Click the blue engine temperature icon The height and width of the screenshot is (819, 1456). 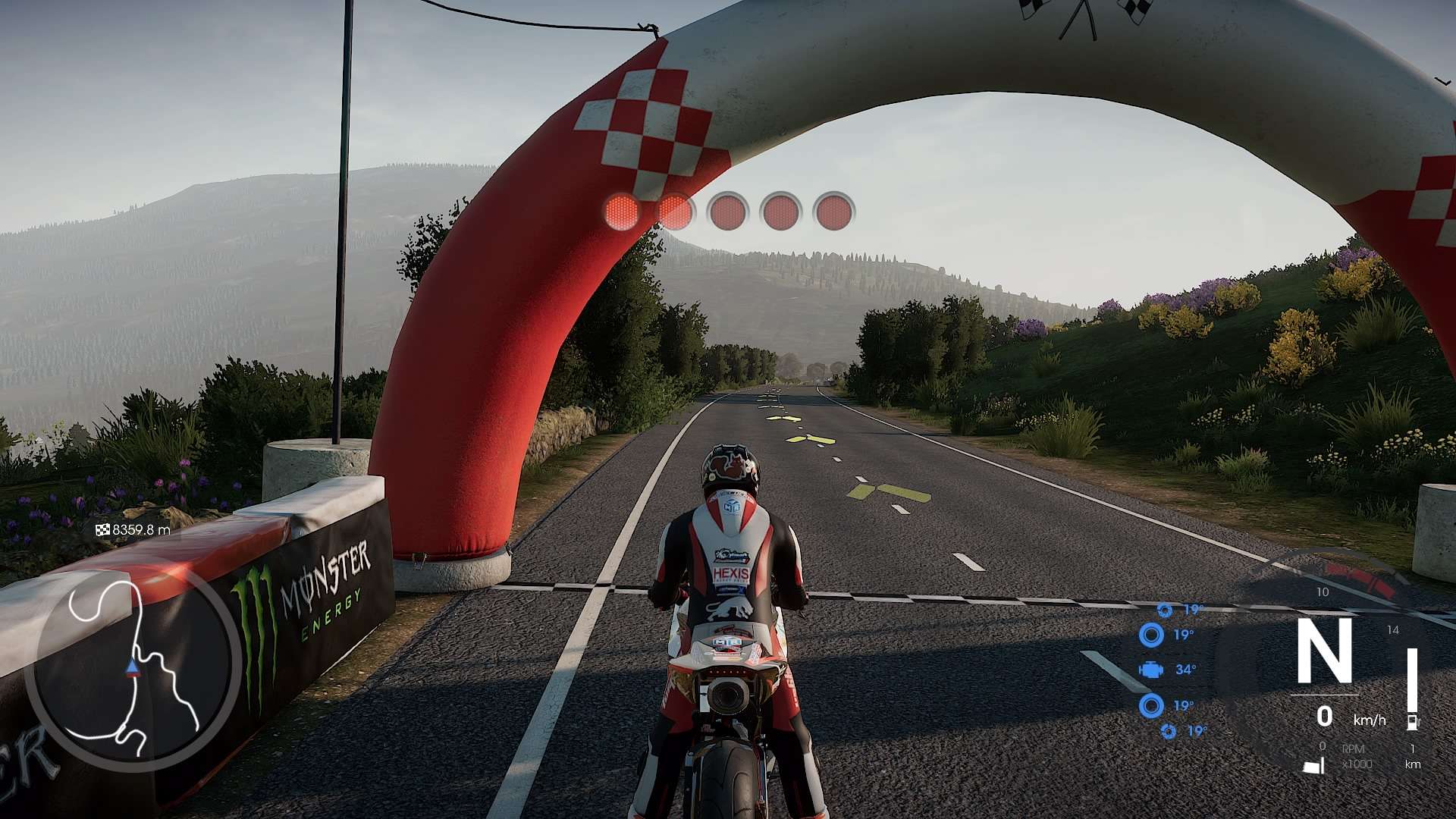click(1151, 670)
